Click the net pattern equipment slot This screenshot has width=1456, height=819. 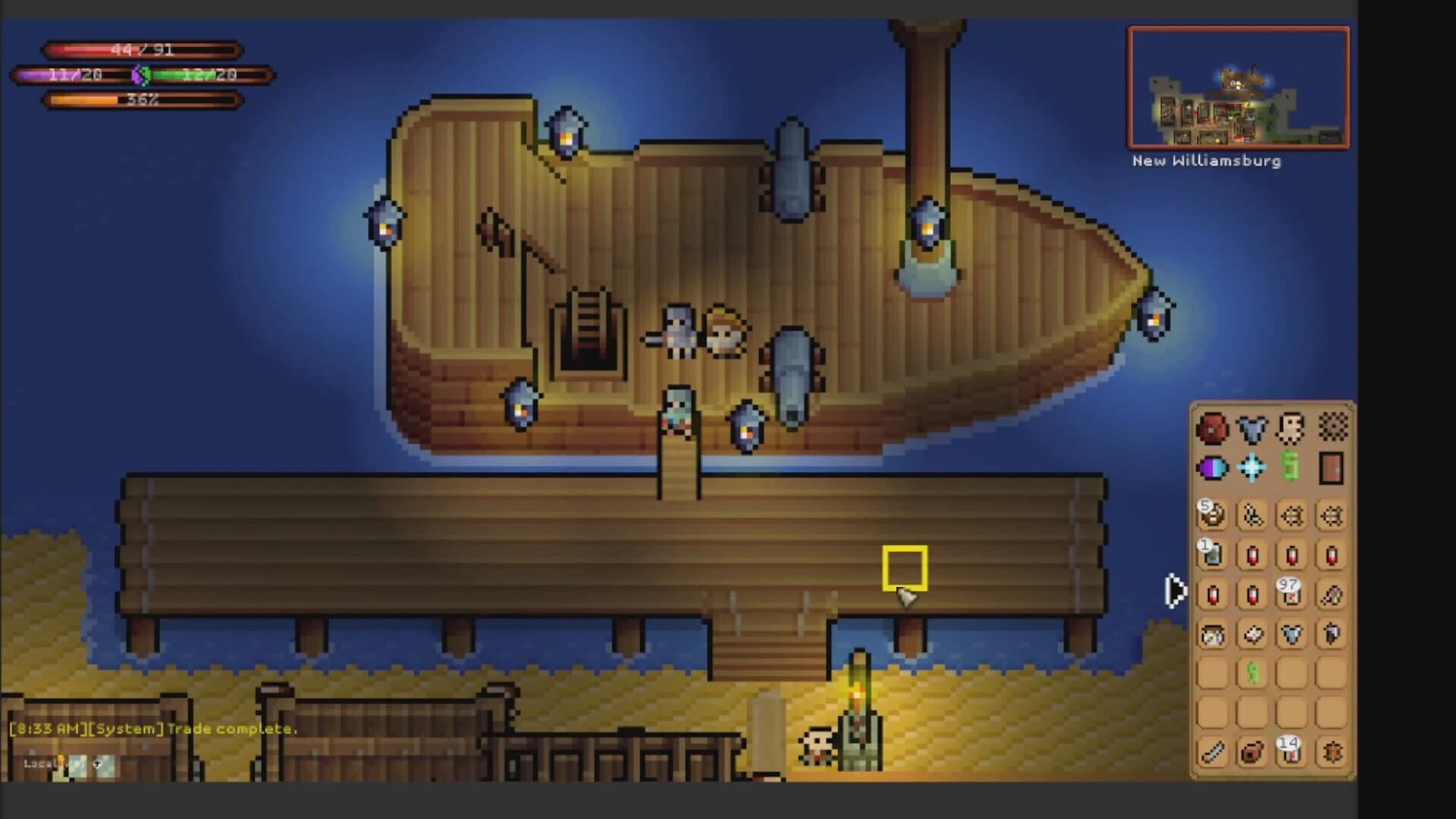pyautogui.click(x=1334, y=428)
